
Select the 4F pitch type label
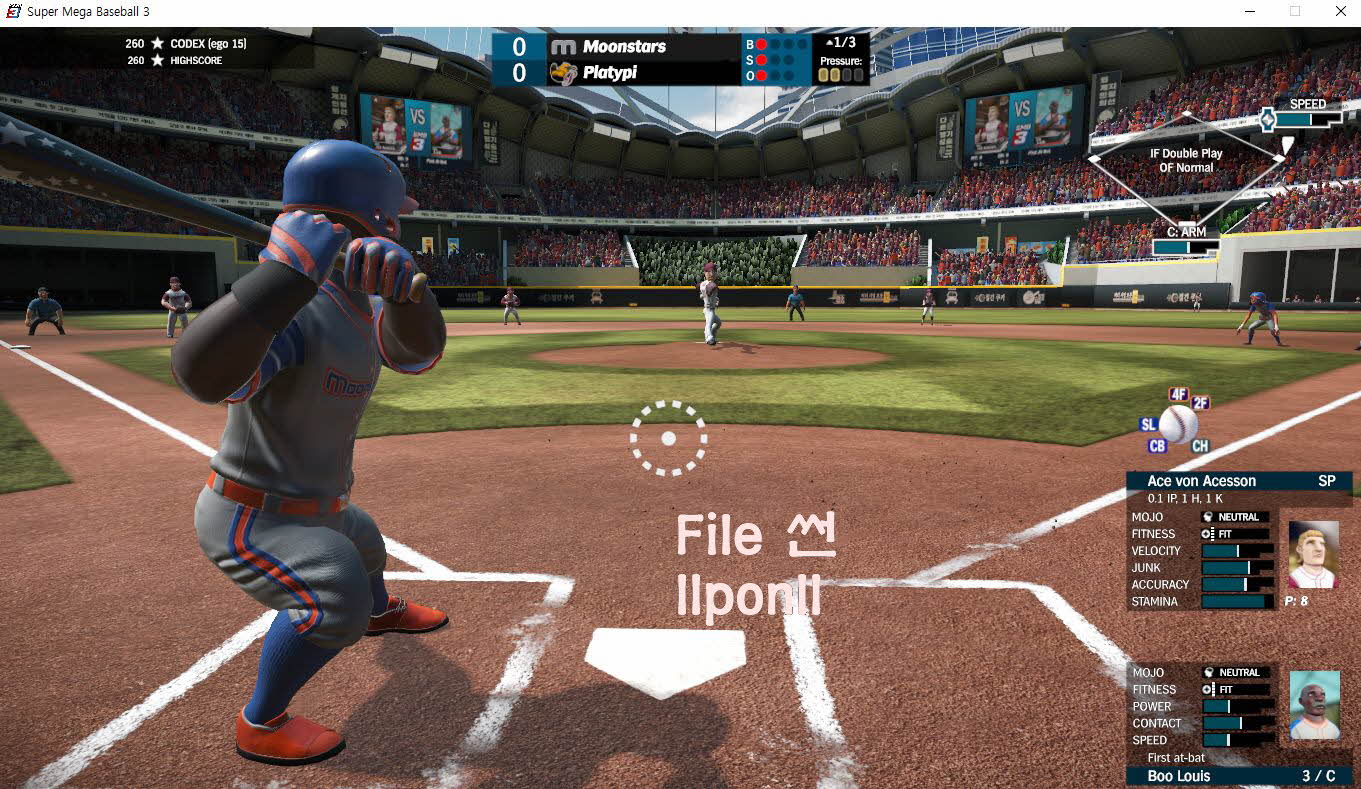pyautogui.click(x=1178, y=394)
